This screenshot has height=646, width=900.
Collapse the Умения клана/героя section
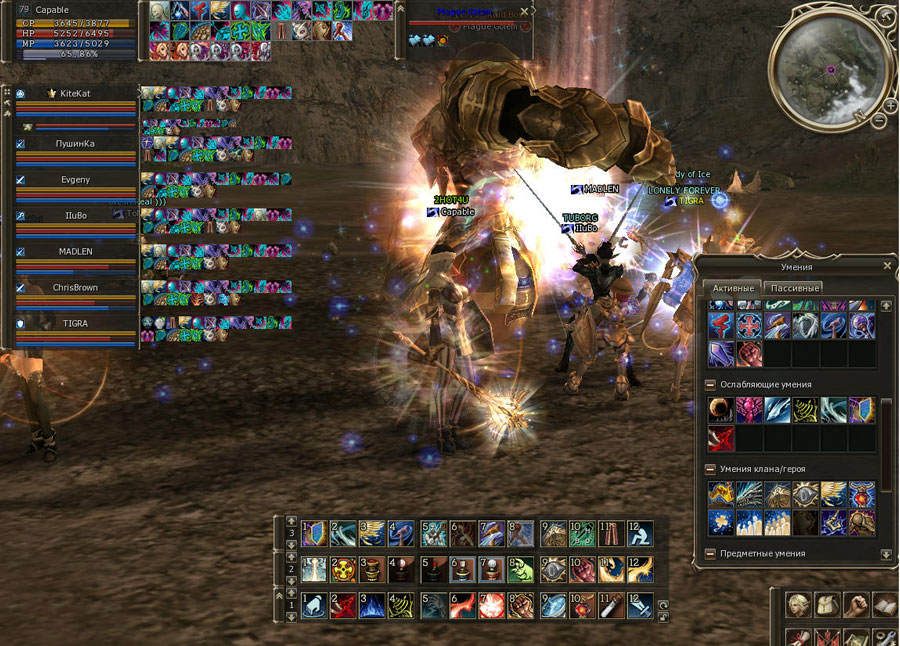[711, 468]
